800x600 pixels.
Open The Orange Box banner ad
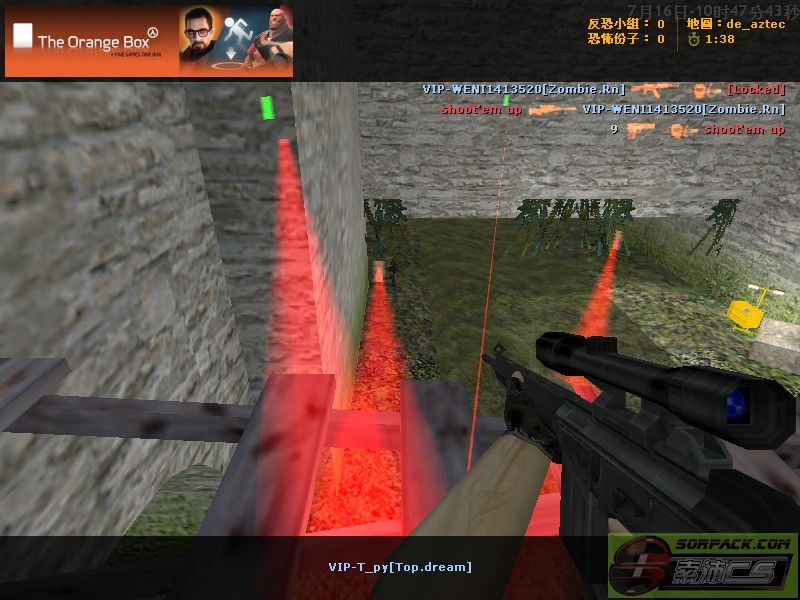[x=149, y=41]
